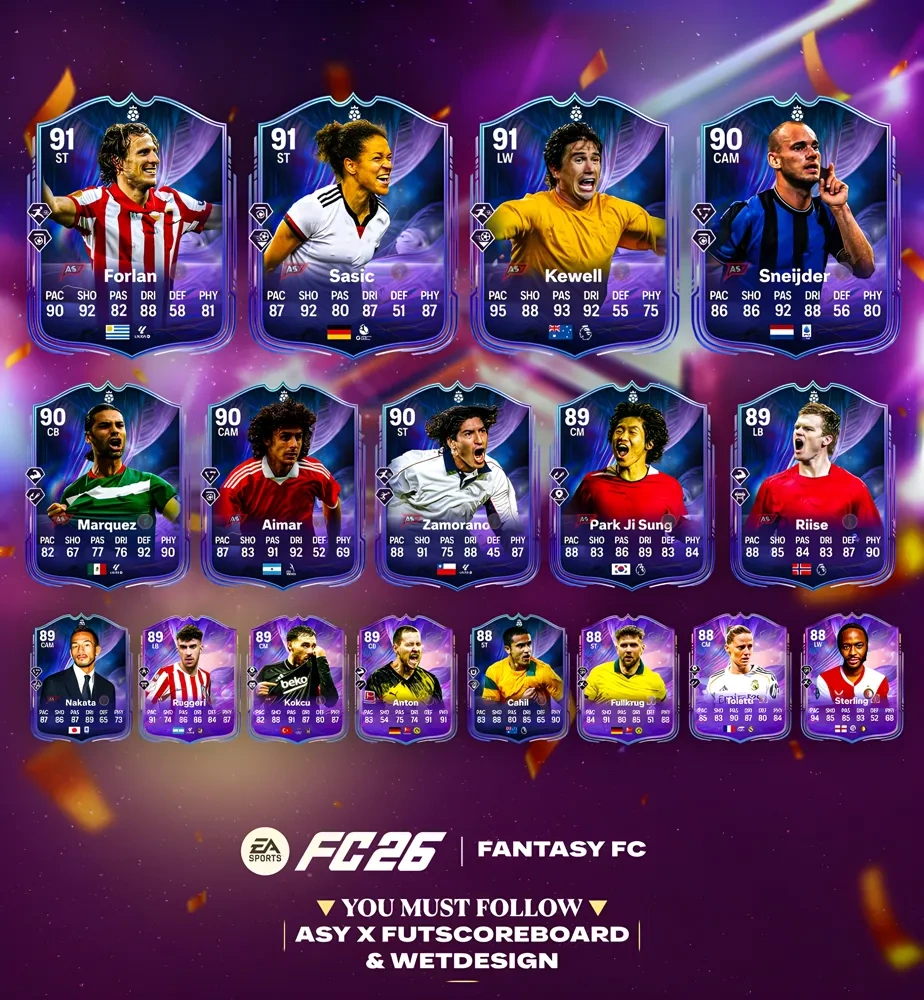Image resolution: width=924 pixels, height=1000 pixels.
Task: Open the Kewell left winger card
Action: 572,225
